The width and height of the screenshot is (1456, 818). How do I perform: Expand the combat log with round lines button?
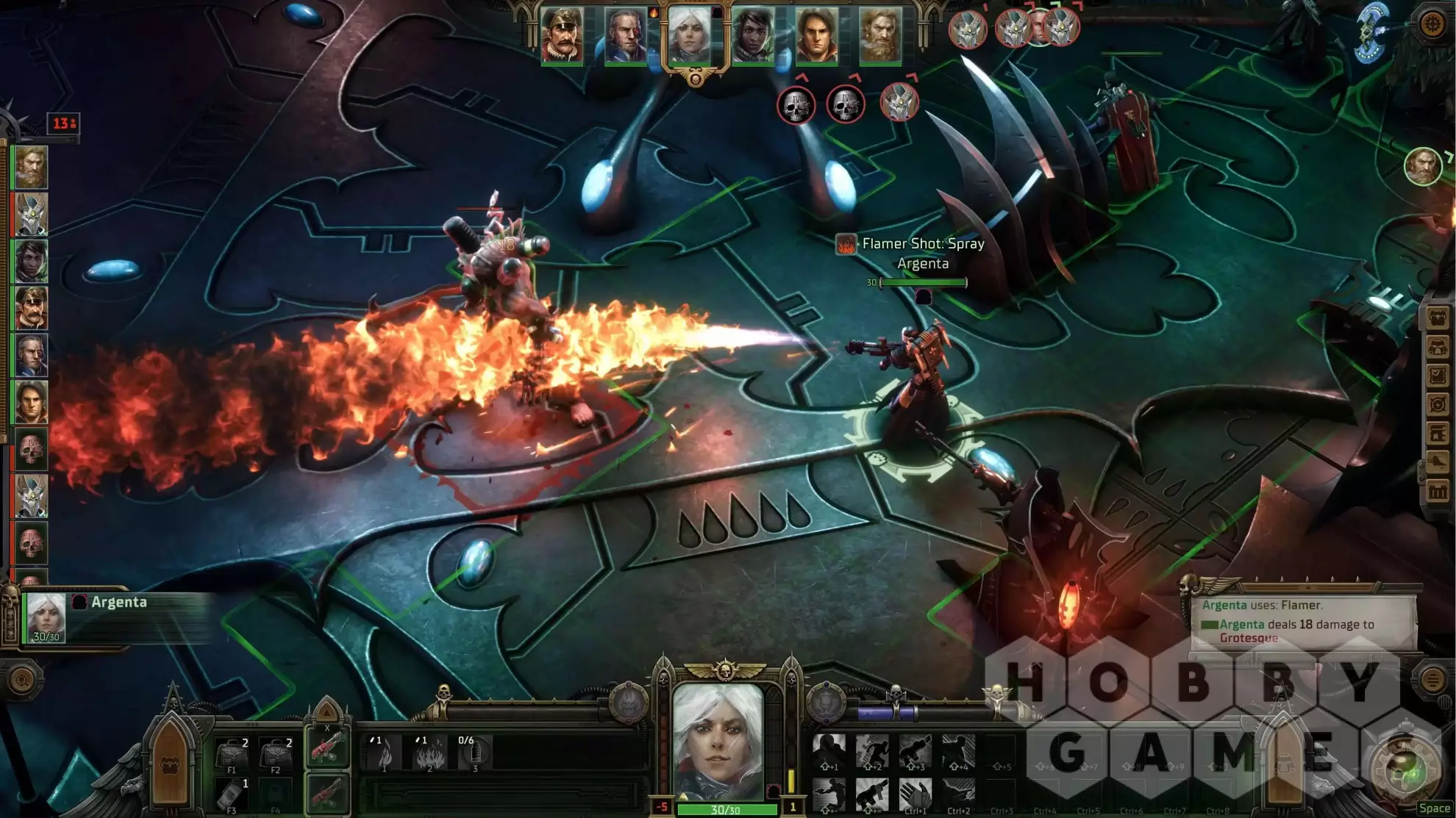point(1432,680)
